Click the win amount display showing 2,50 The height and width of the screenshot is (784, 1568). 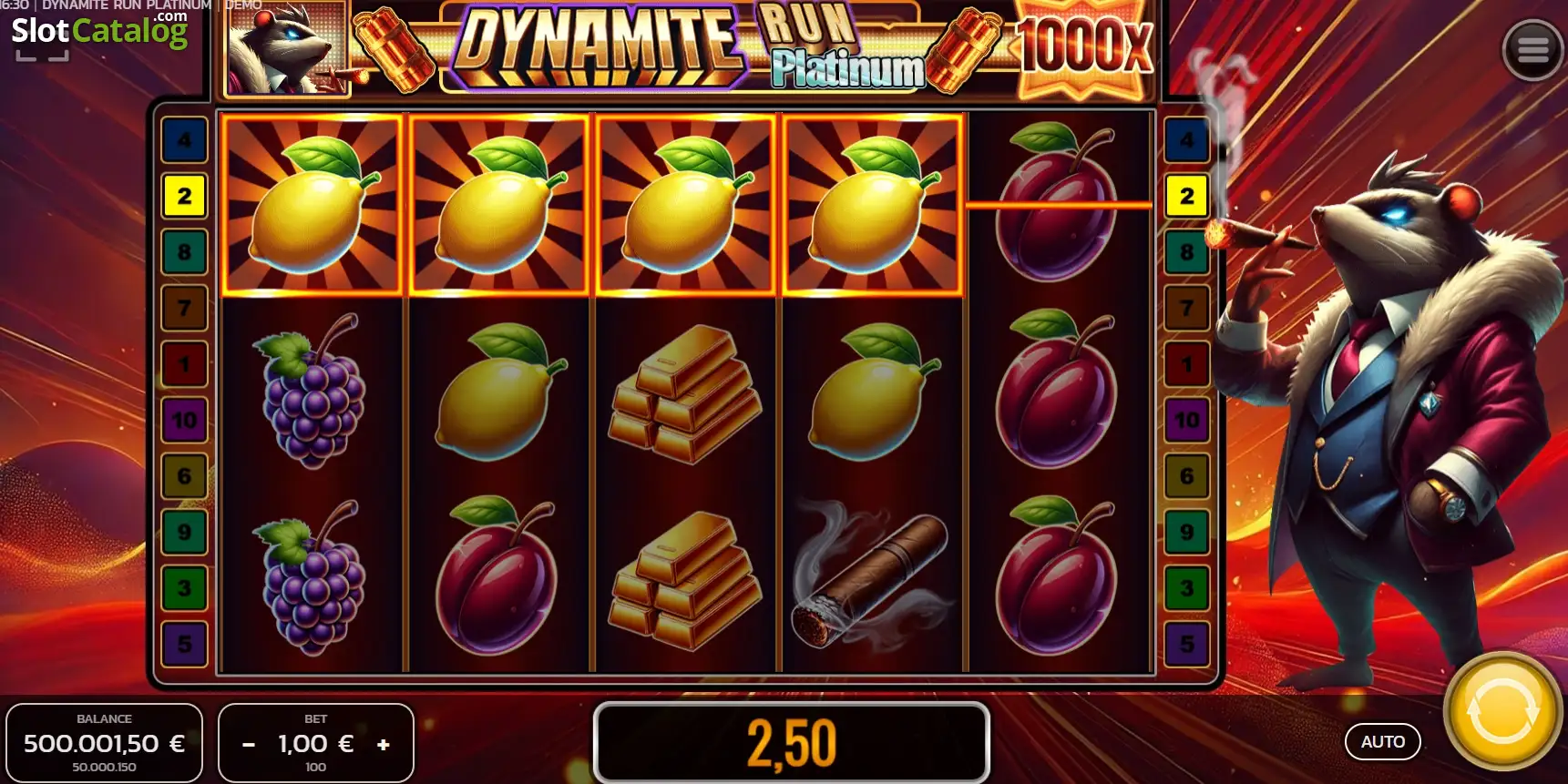click(789, 742)
